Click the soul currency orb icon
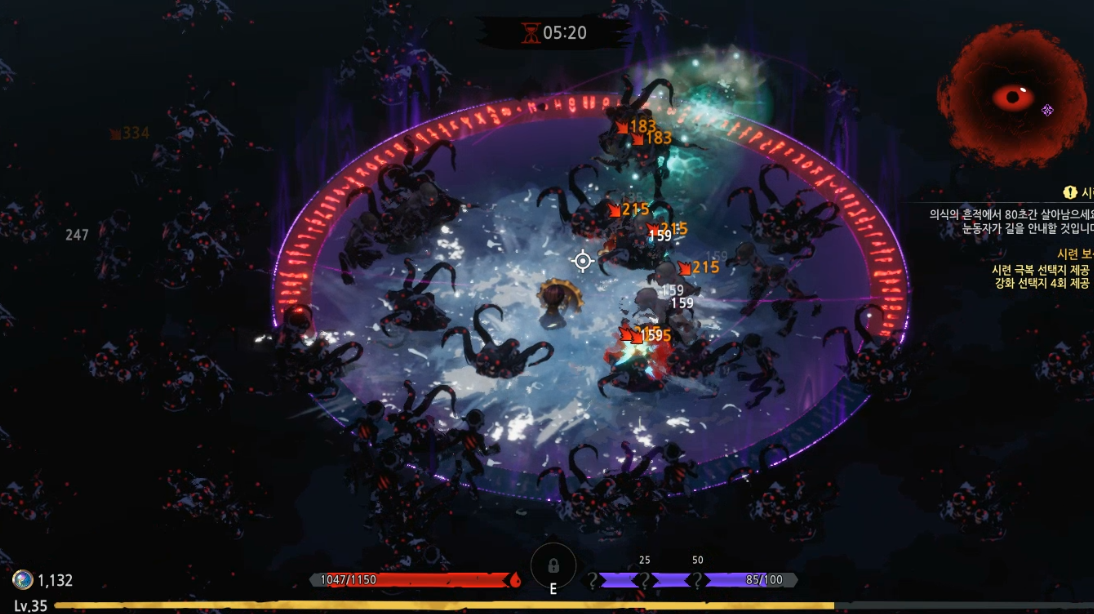 pos(22,580)
